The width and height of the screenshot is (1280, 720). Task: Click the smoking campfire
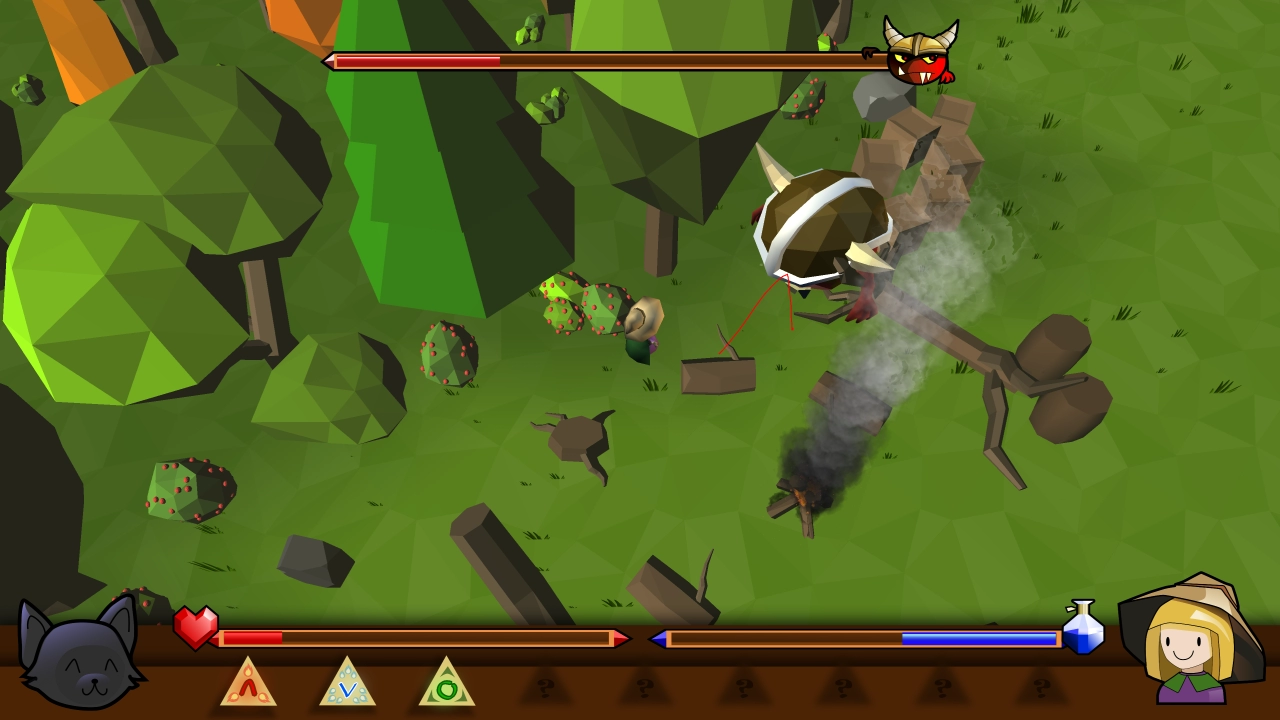tap(800, 495)
